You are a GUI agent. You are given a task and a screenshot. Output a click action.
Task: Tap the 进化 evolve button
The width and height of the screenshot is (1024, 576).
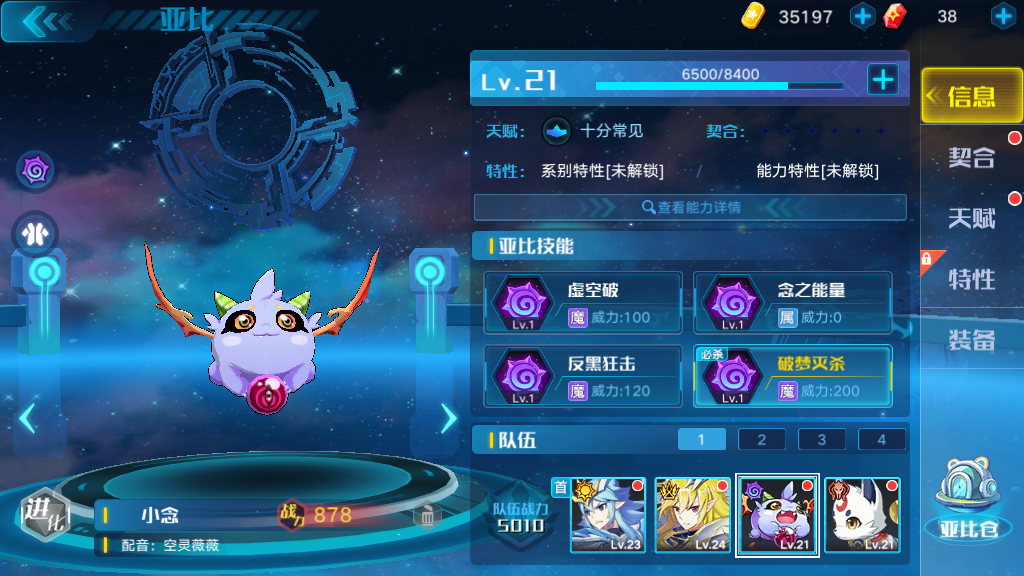pyautogui.click(x=44, y=515)
